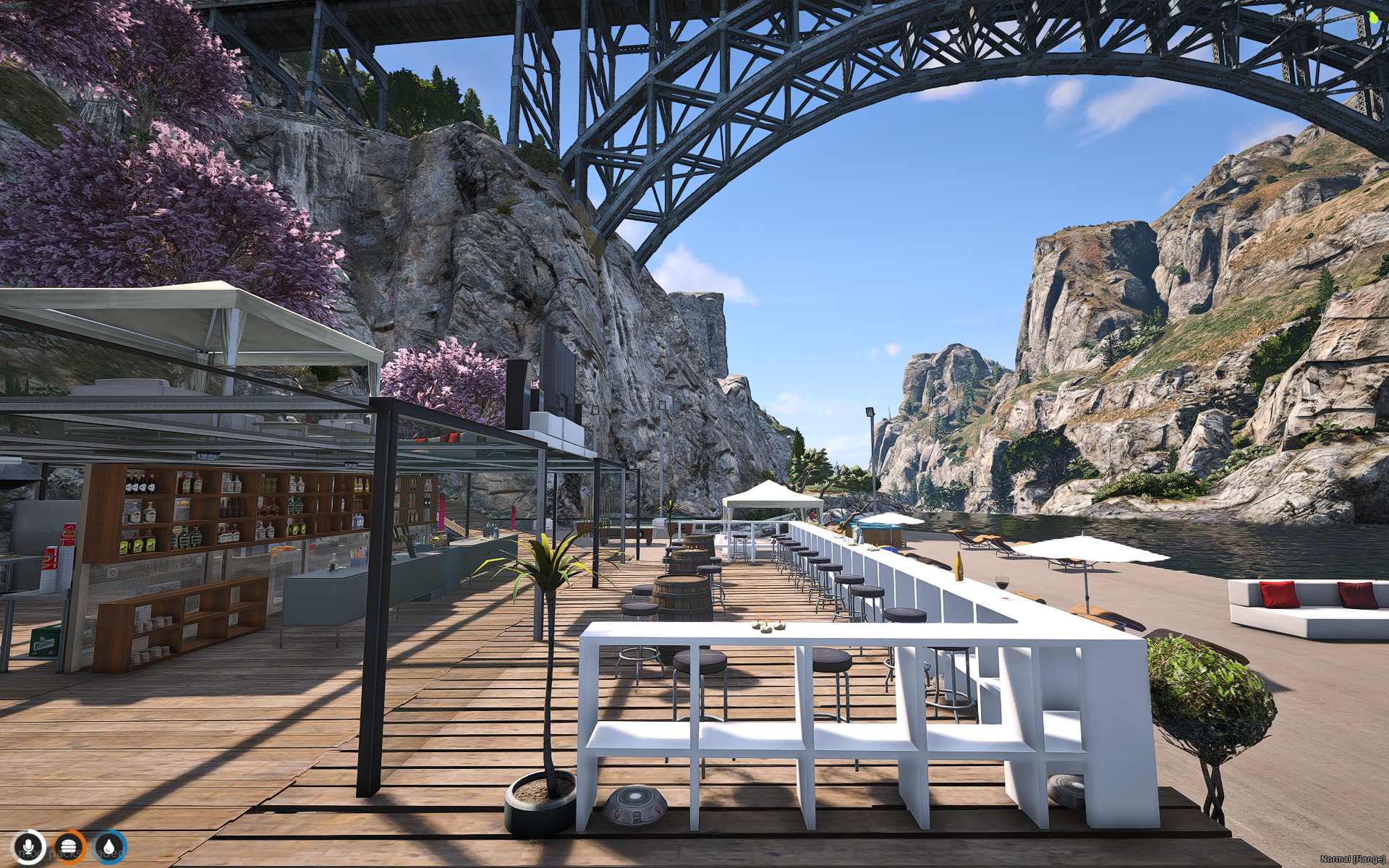Toggle the Normal [Range] voice indicator
This screenshot has height=868, width=1389.
pos(1352,859)
